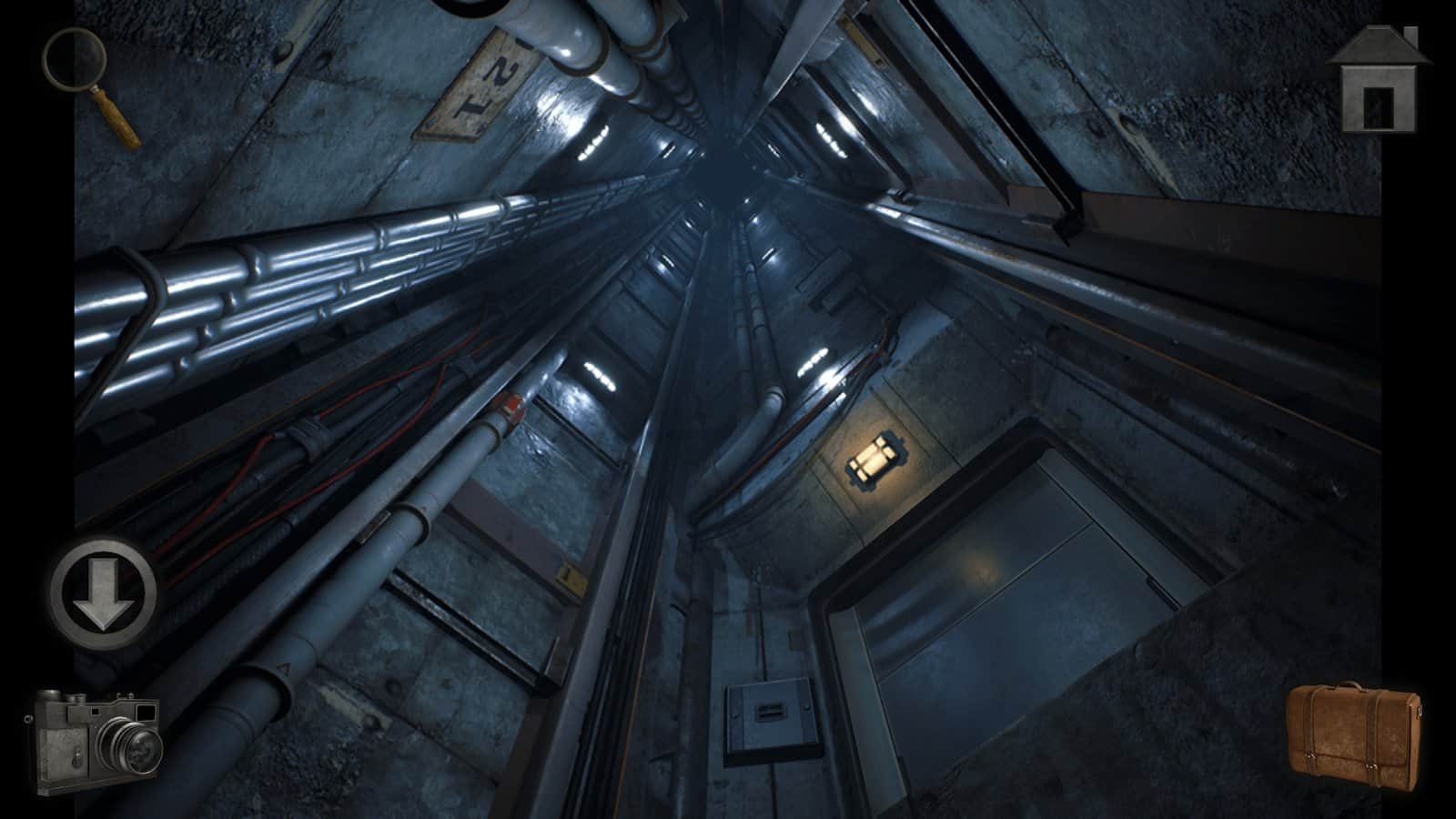
Task: Examine the glowing wall lantern
Action: 872,460
